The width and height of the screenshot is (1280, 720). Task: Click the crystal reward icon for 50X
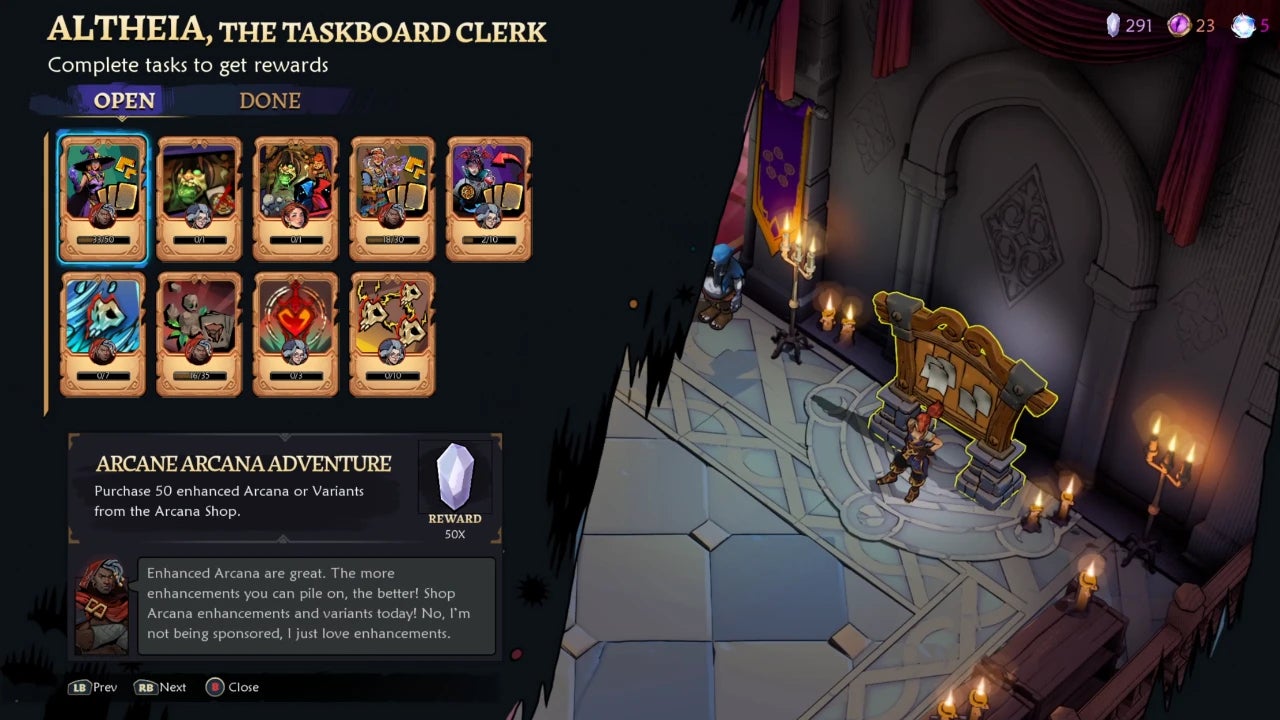click(x=455, y=477)
